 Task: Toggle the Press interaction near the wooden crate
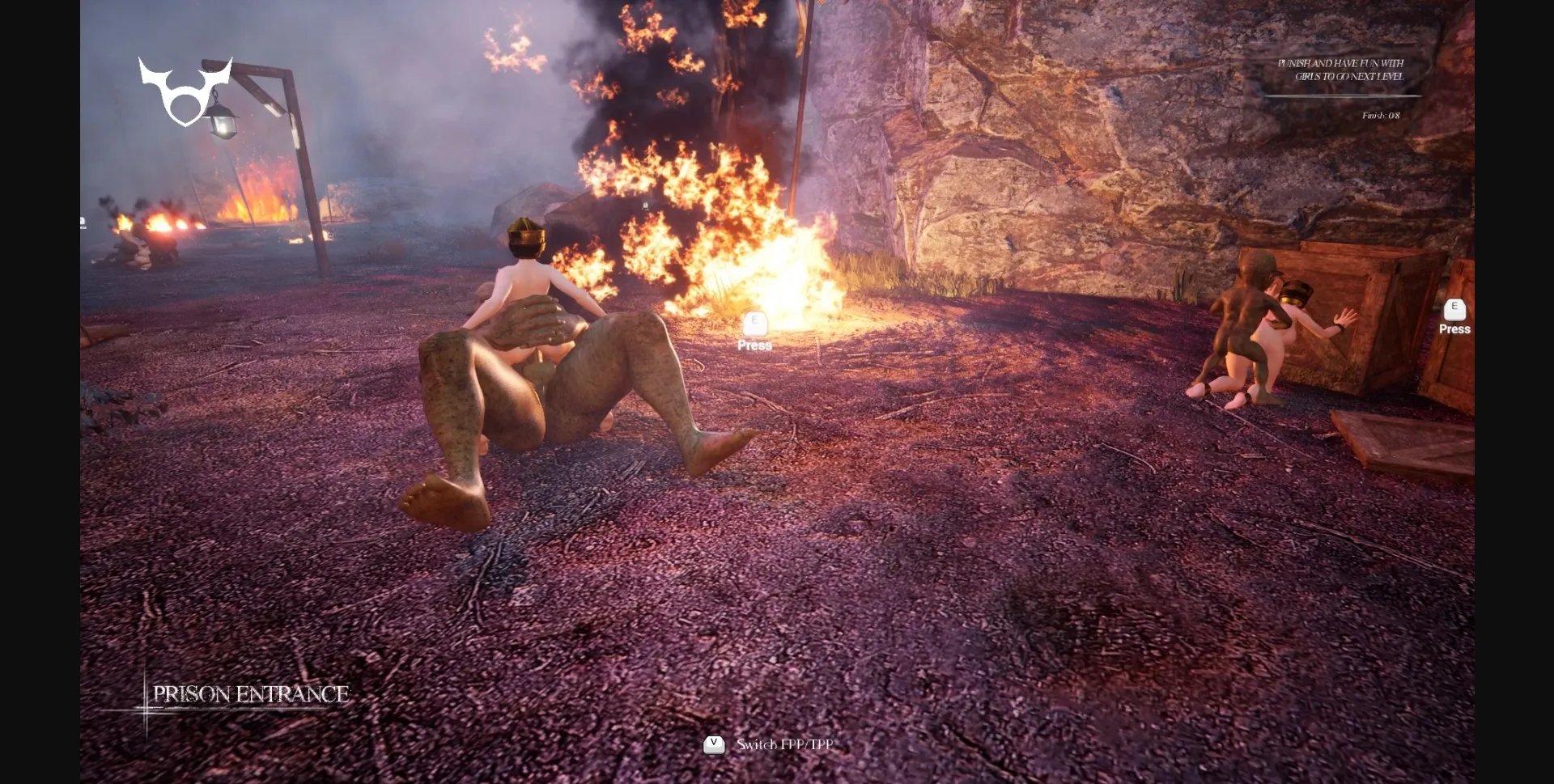pyautogui.click(x=1454, y=329)
